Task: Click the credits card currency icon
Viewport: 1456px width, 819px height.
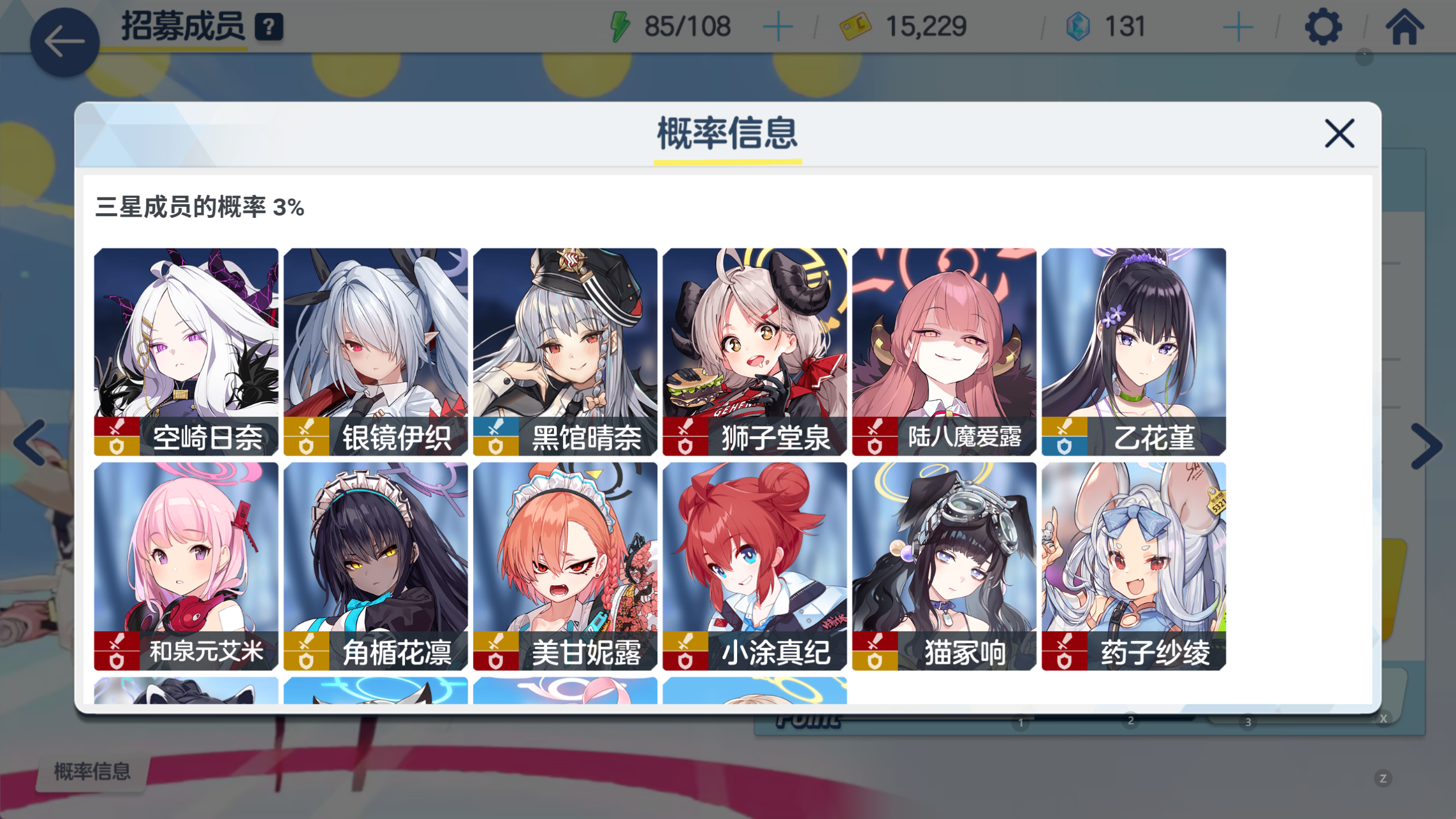Action: [x=856, y=25]
